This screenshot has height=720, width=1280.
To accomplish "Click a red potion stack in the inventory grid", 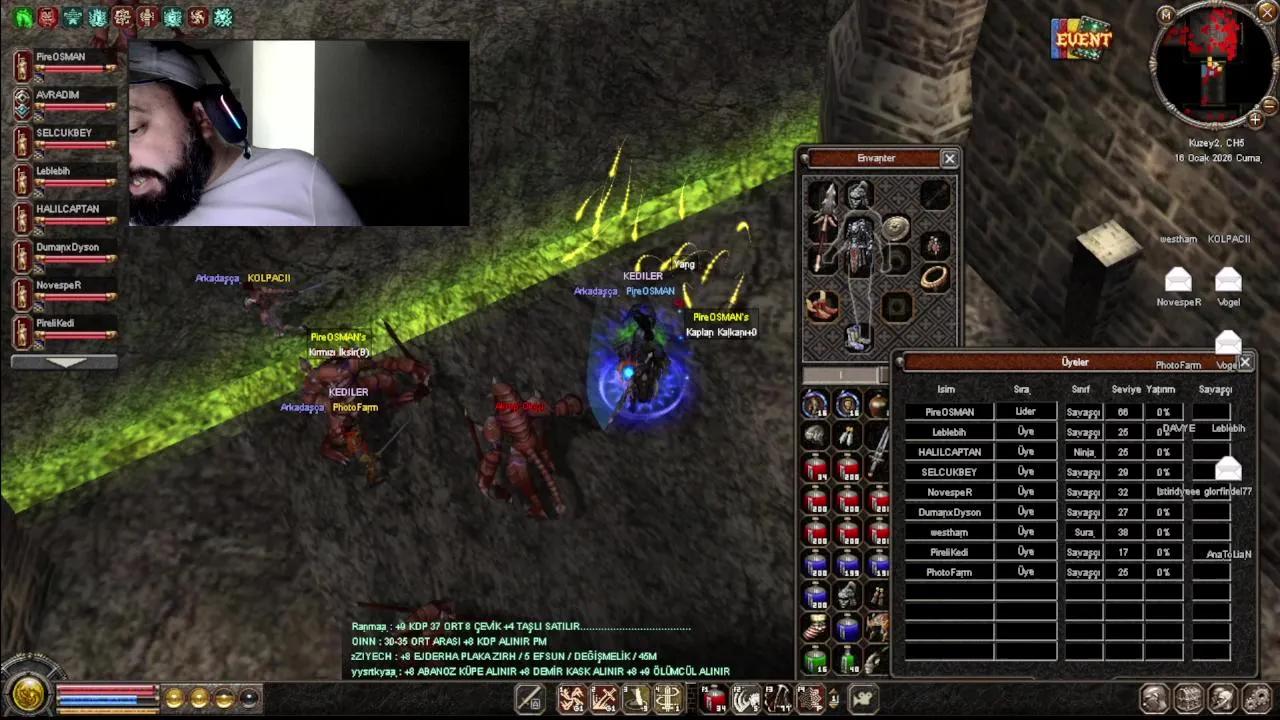I will [x=817, y=470].
